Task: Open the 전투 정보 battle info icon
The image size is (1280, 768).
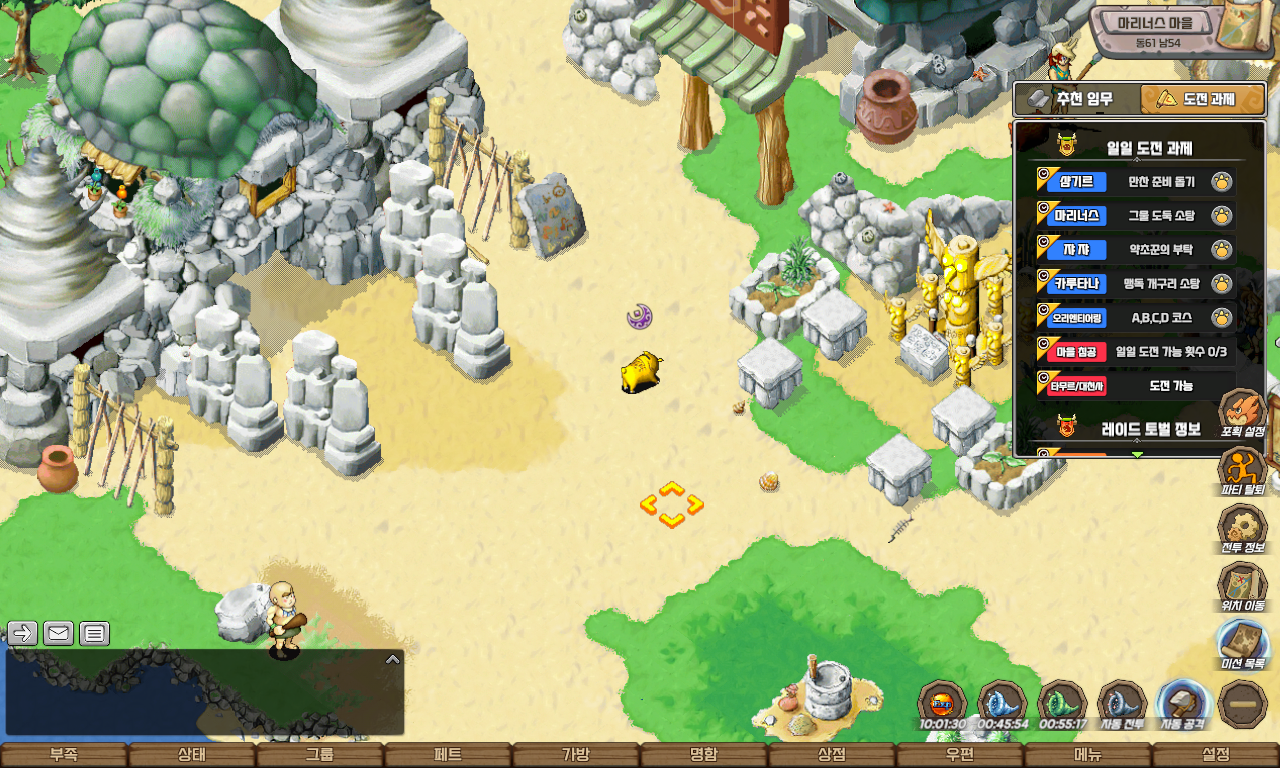Action: [1242, 528]
